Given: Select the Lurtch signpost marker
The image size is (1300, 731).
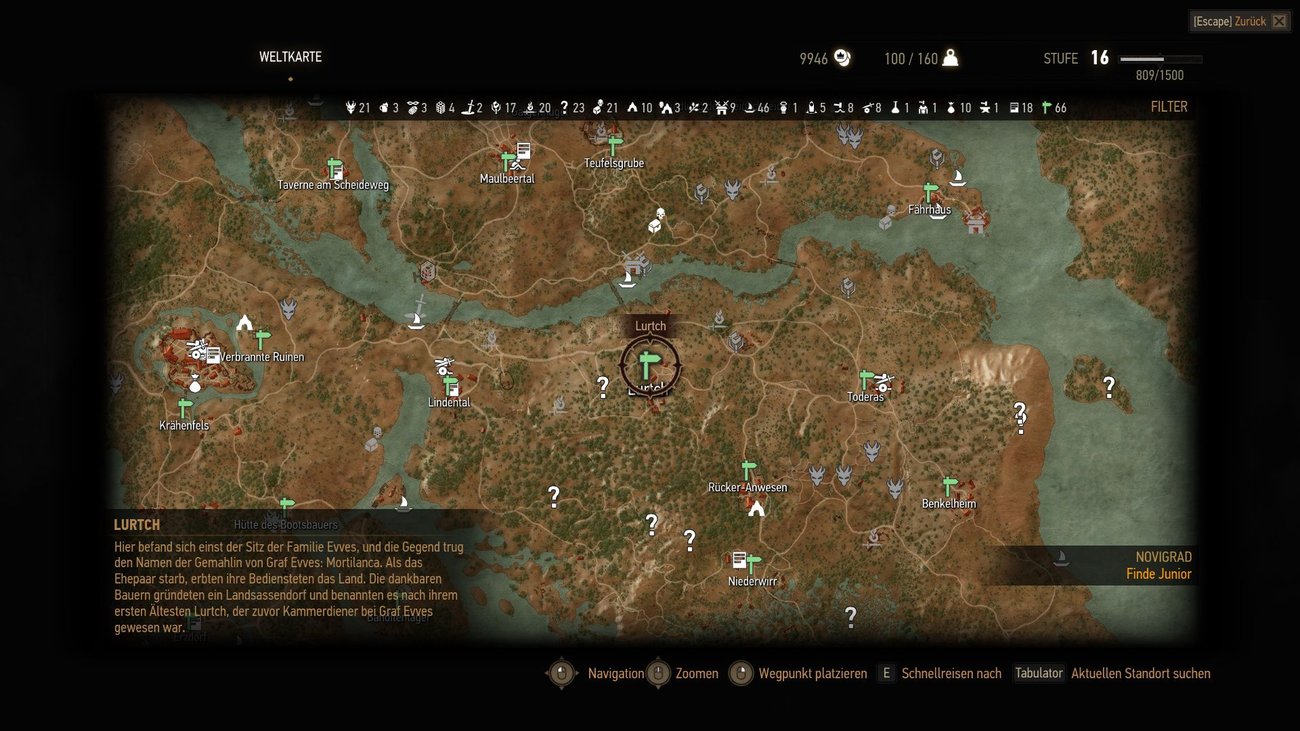Looking at the screenshot, I should pos(650,363).
